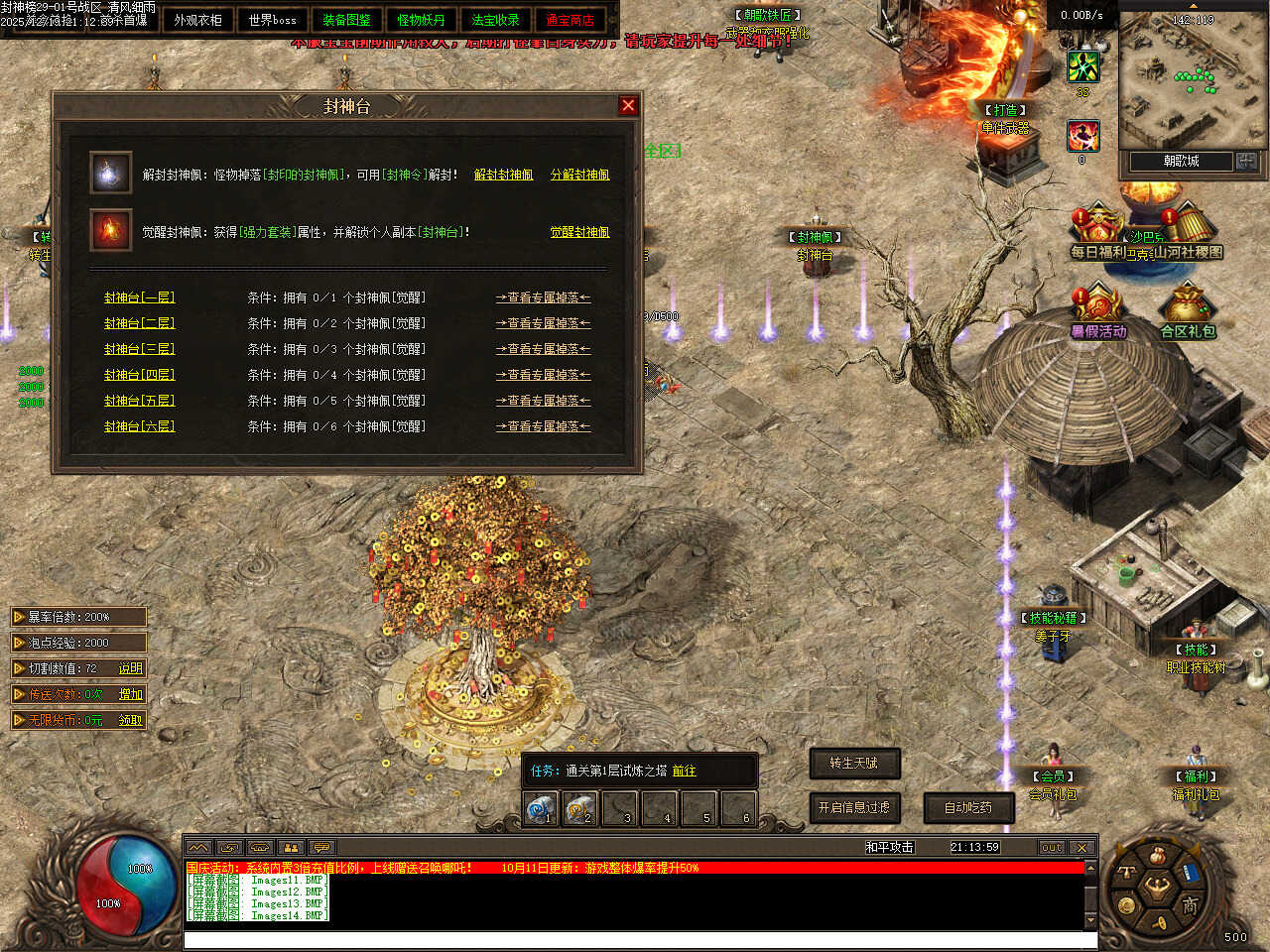
Task: Open the 世界boss menu
Action: 273,20
